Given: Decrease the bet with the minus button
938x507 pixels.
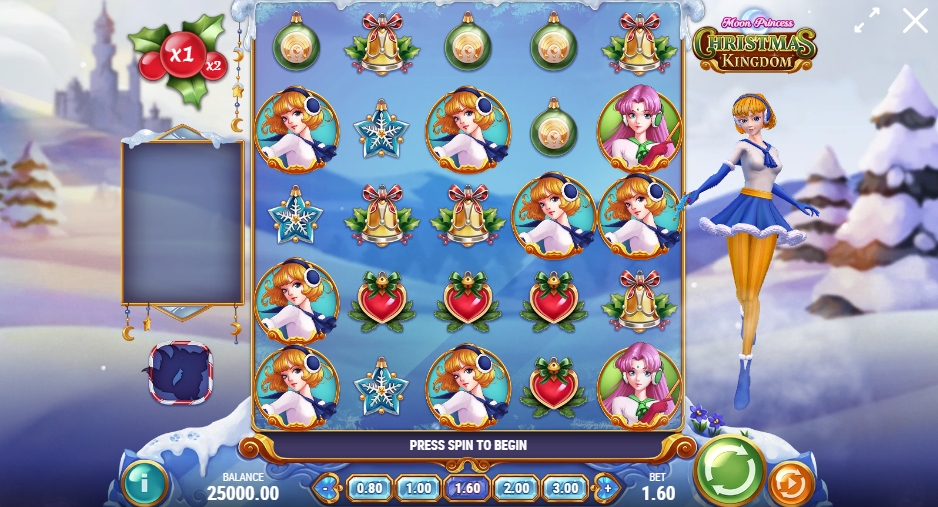Looking at the screenshot, I should [x=327, y=489].
